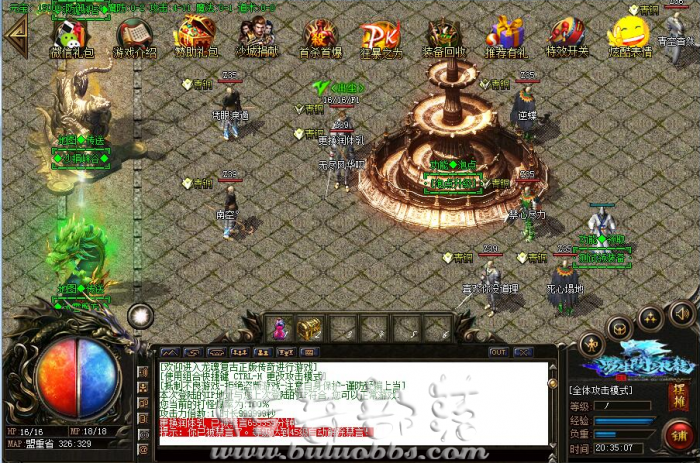Open the 装备回收 equipment recycling icon
700x463 pixels.
(443, 37)
